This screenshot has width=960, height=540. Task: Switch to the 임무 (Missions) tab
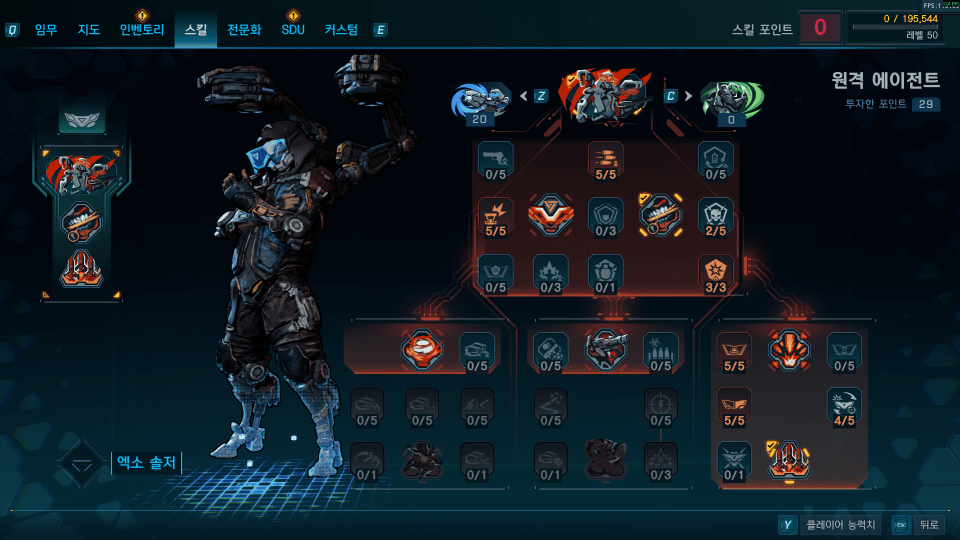click(x=46, y=30)
